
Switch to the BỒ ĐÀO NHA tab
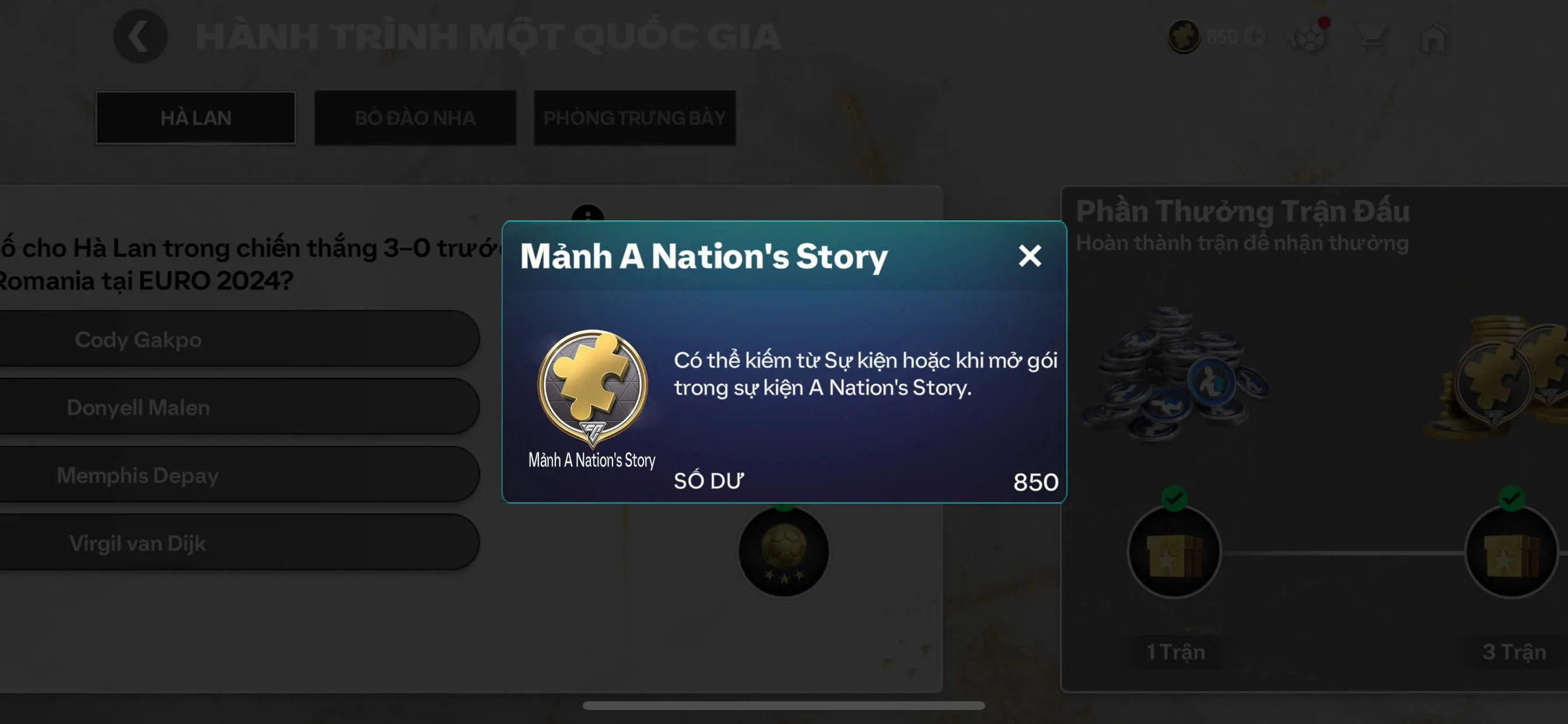point(415,118)
